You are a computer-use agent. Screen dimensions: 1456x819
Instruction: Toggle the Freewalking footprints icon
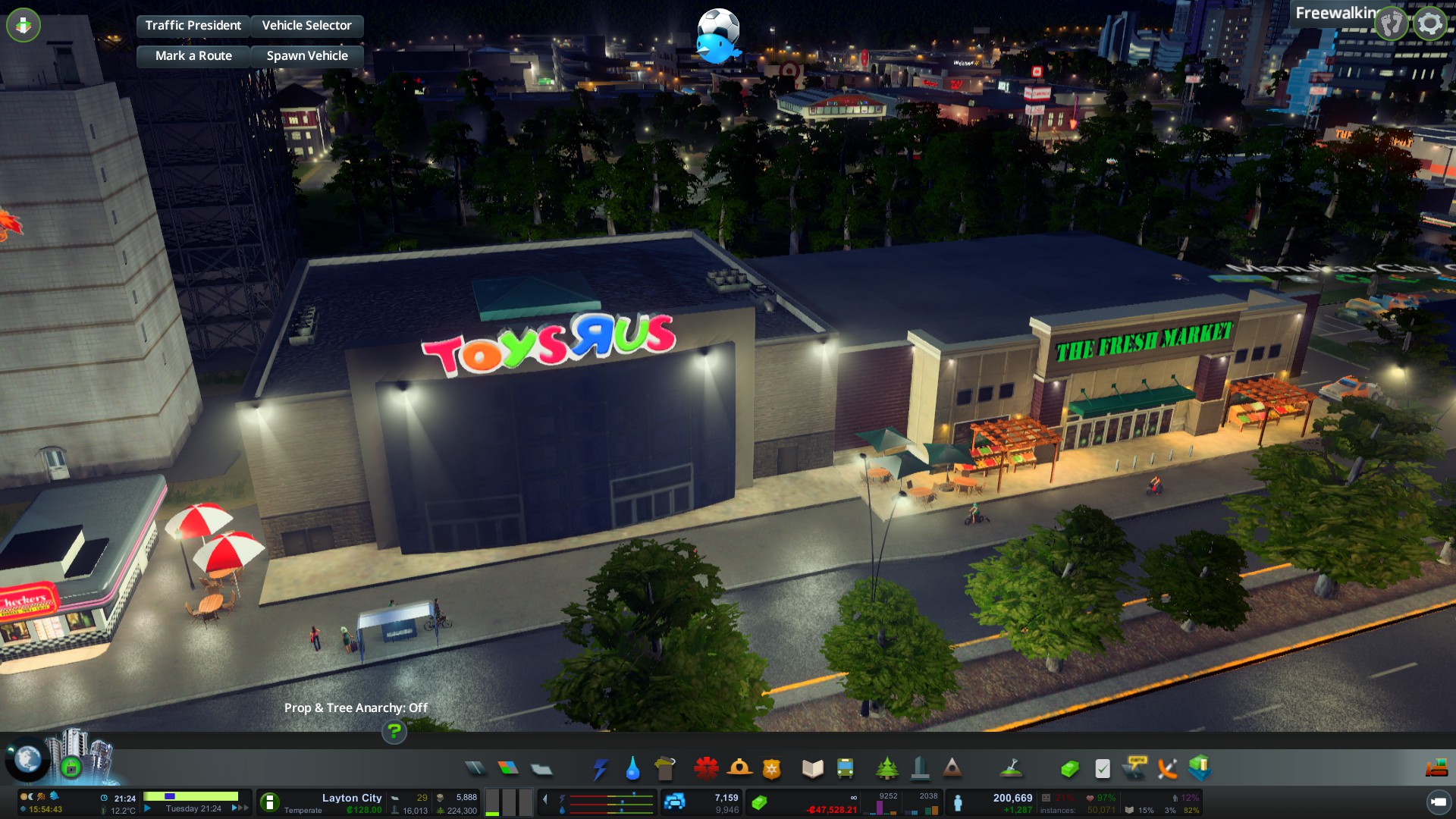(1392, 24)
